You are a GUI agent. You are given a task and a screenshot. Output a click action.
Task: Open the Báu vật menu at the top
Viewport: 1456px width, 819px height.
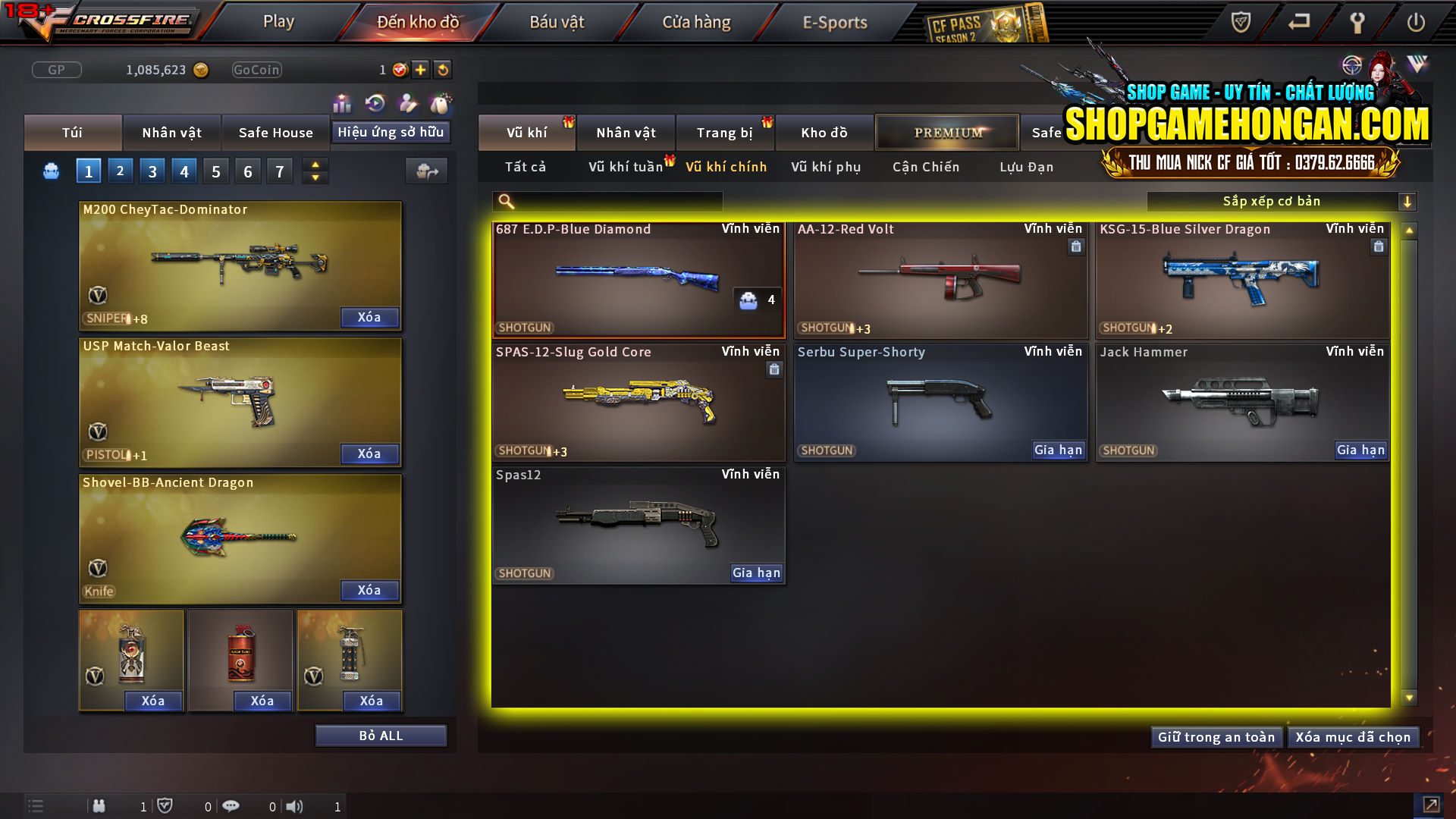[x=558, y=22]
